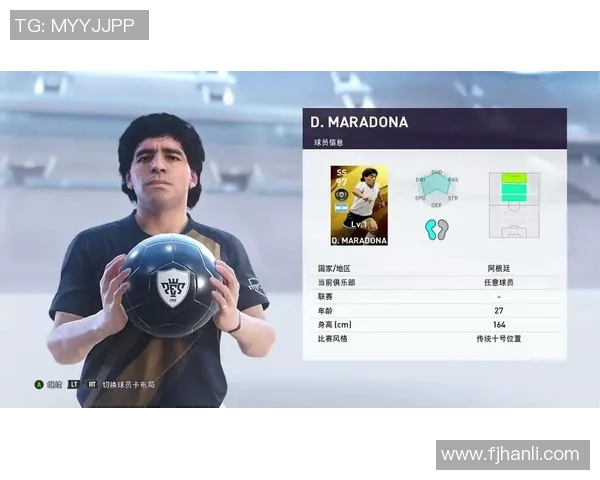Click the pitch position map
The height and width of the screenshot is (480, 600).
click(x=514, y=205)
